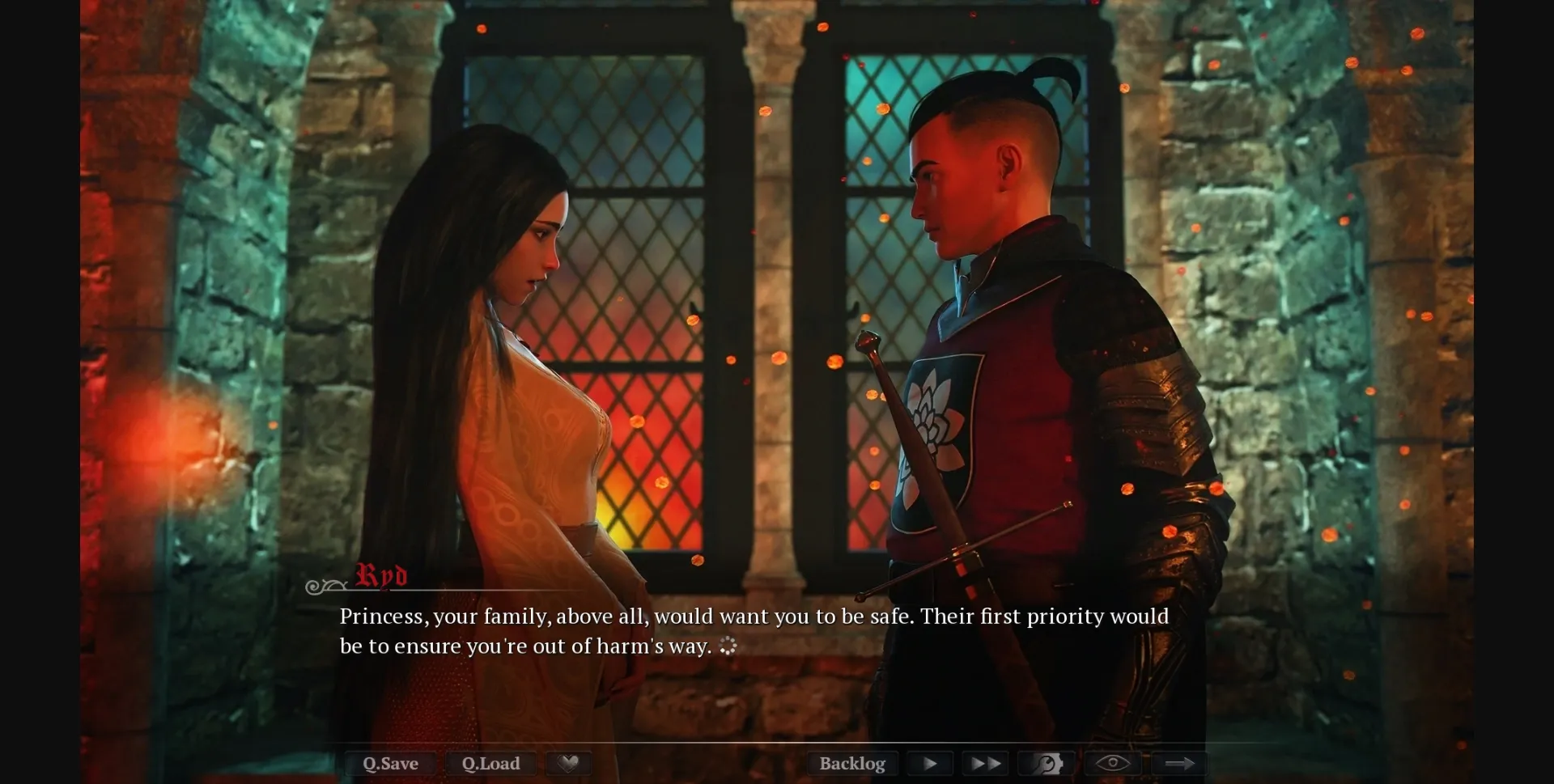Quick save the game with Q.Save
Screen dimensions: 1554x784
(x=390, y=763)
